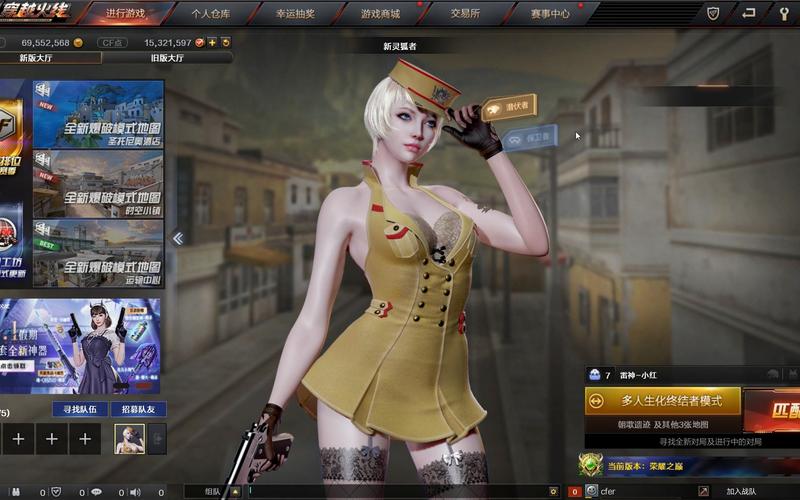
Task: Open the 圣托尼奥酒店 map banner
Action: [98, 114]
